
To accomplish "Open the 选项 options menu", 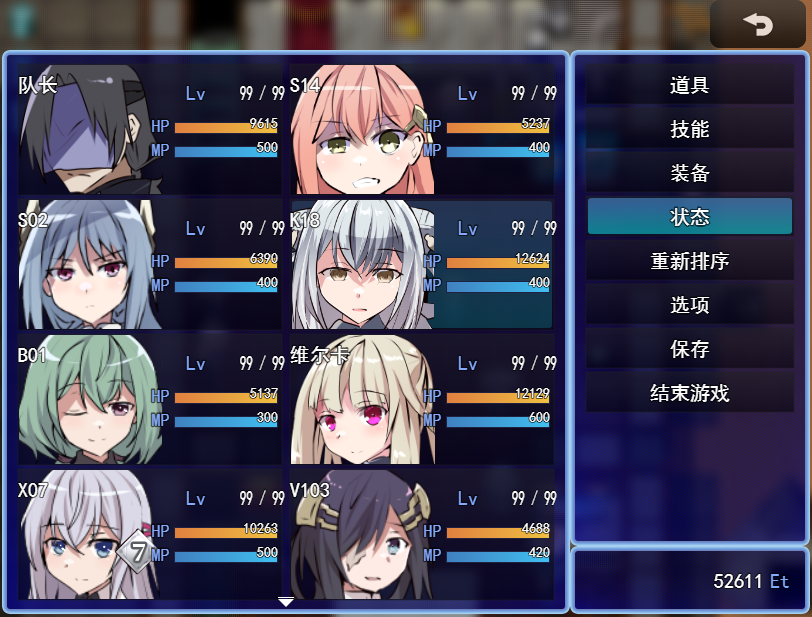I will pyautogui.click(x=689, y=305).
